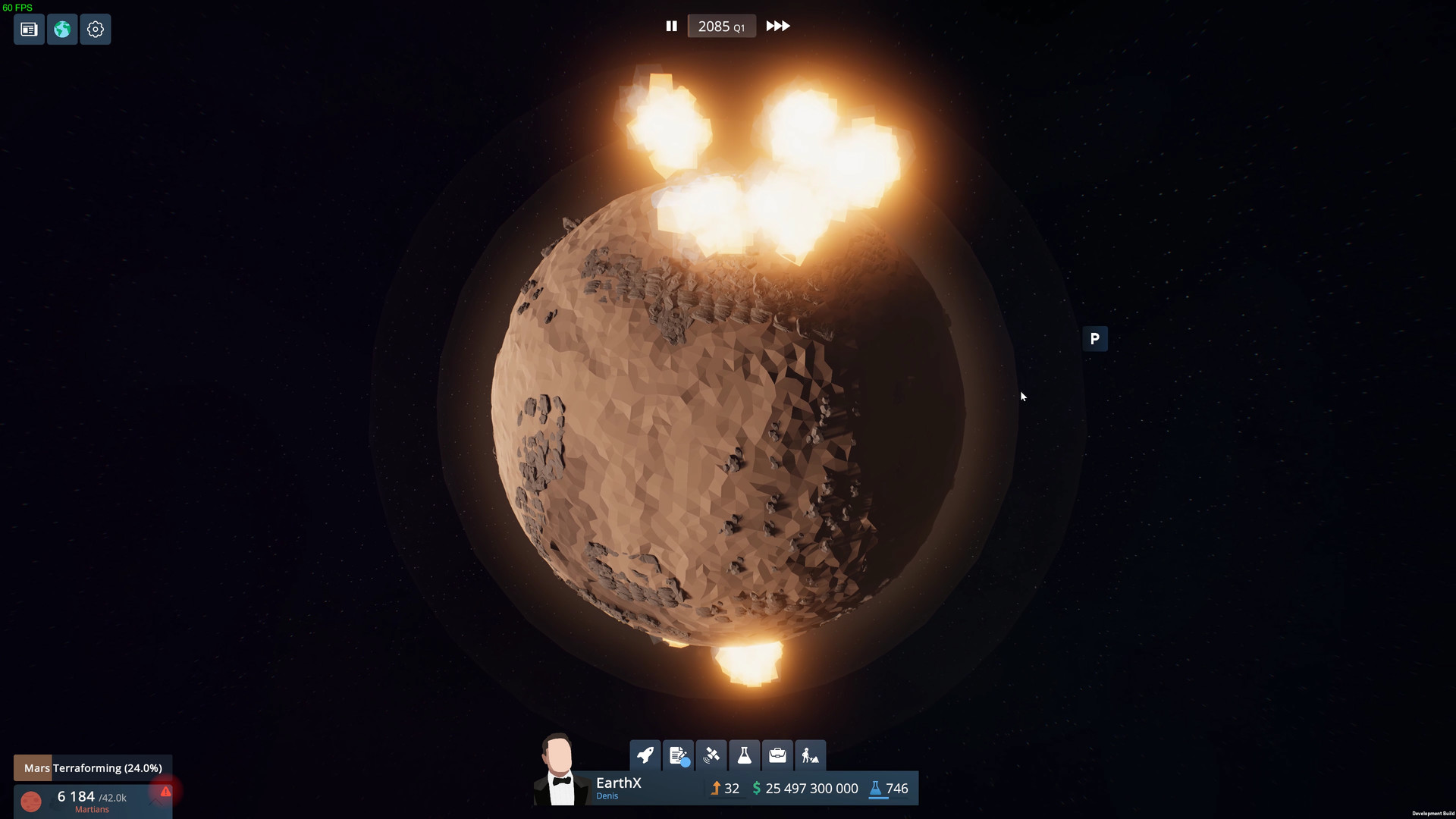Click the EarthX company name label
Viewport: 1456px width, 819px height.
(x=618, y=783)
